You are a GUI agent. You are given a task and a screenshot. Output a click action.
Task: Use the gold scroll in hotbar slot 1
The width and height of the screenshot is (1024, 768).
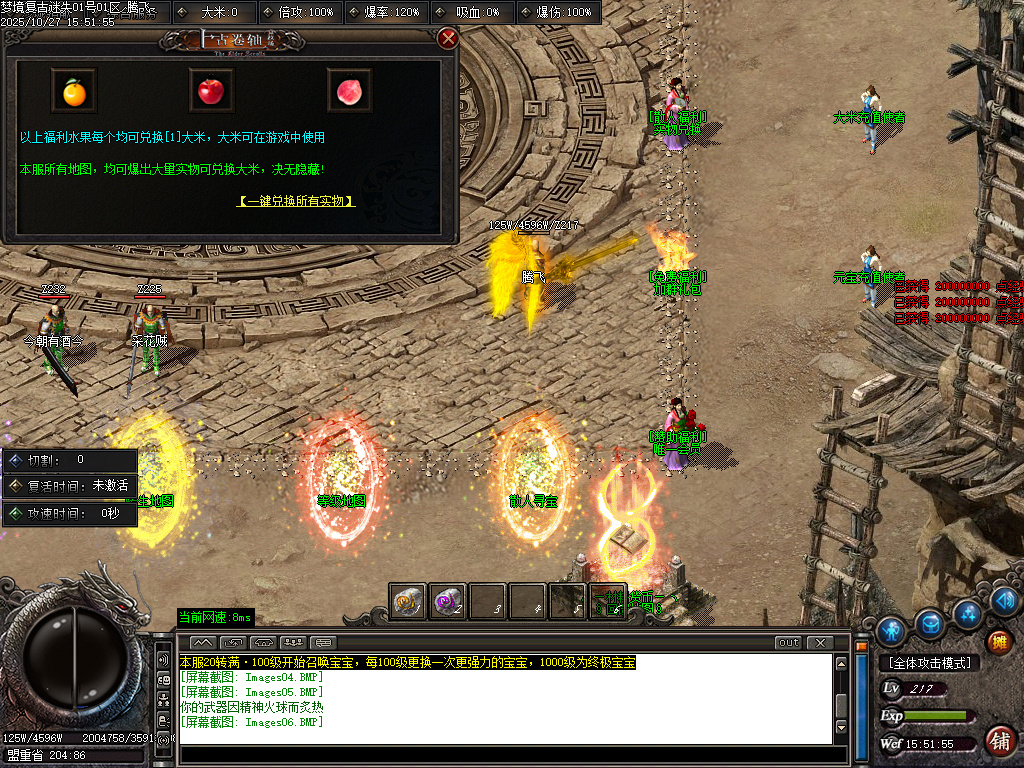(408, 601)
